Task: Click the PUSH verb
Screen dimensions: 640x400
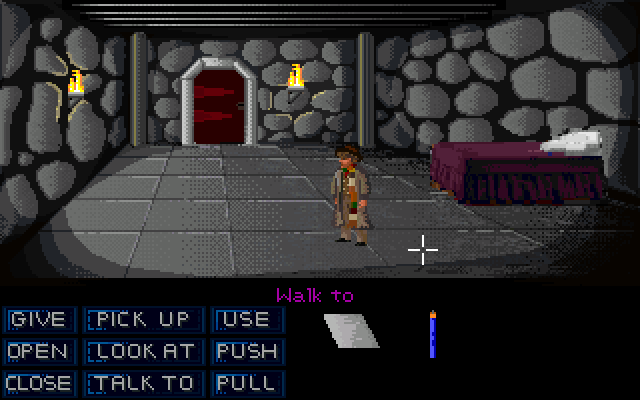Action: (x=247, y=352)
